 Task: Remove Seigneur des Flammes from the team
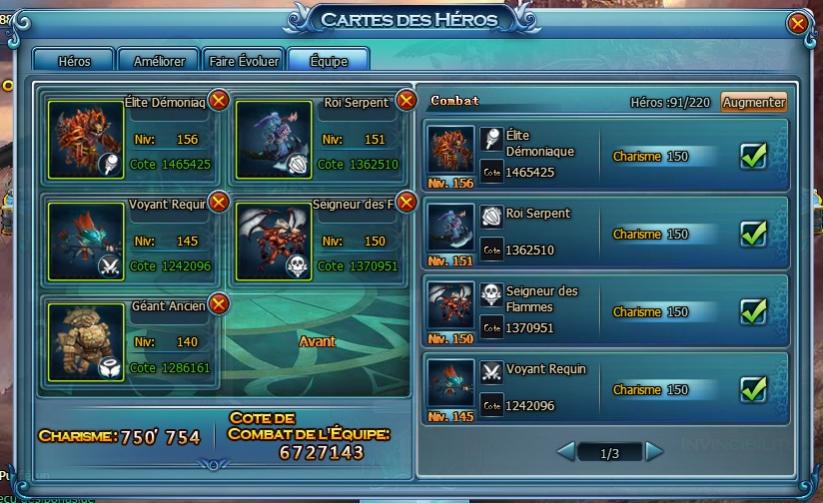[406, 203]
